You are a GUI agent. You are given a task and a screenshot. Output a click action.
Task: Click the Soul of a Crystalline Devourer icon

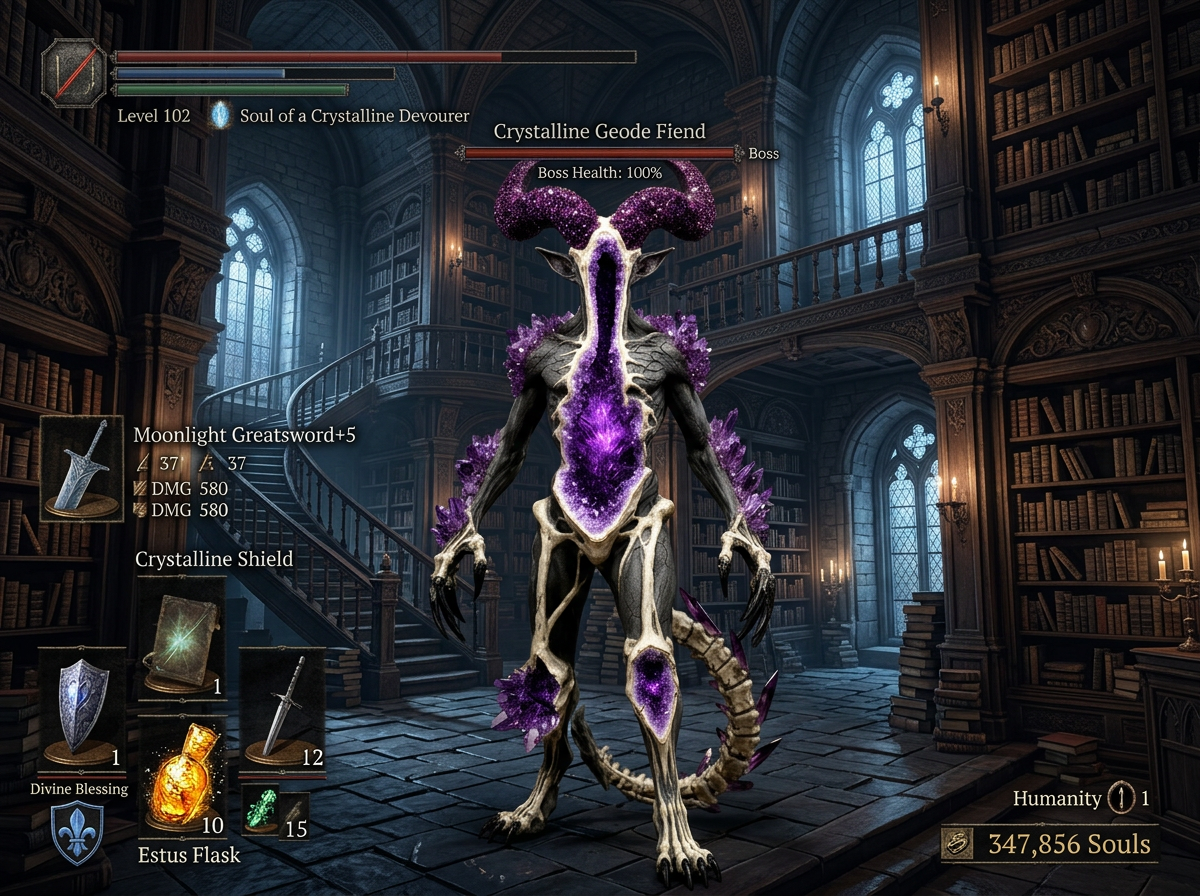point(220,116)
